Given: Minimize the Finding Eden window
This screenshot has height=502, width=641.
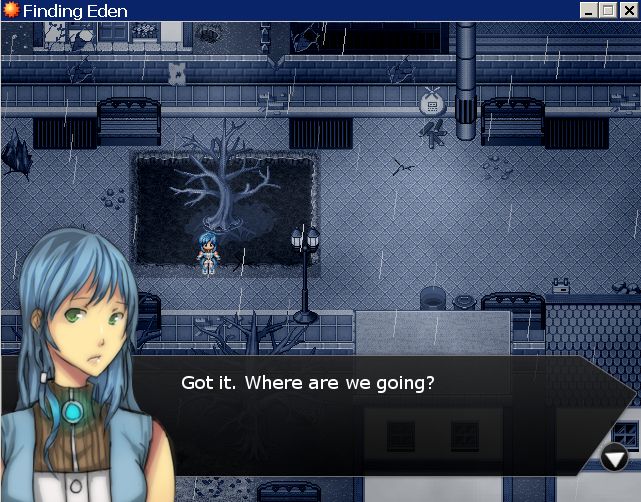Looking at the screenshot, I should (589, 11).
